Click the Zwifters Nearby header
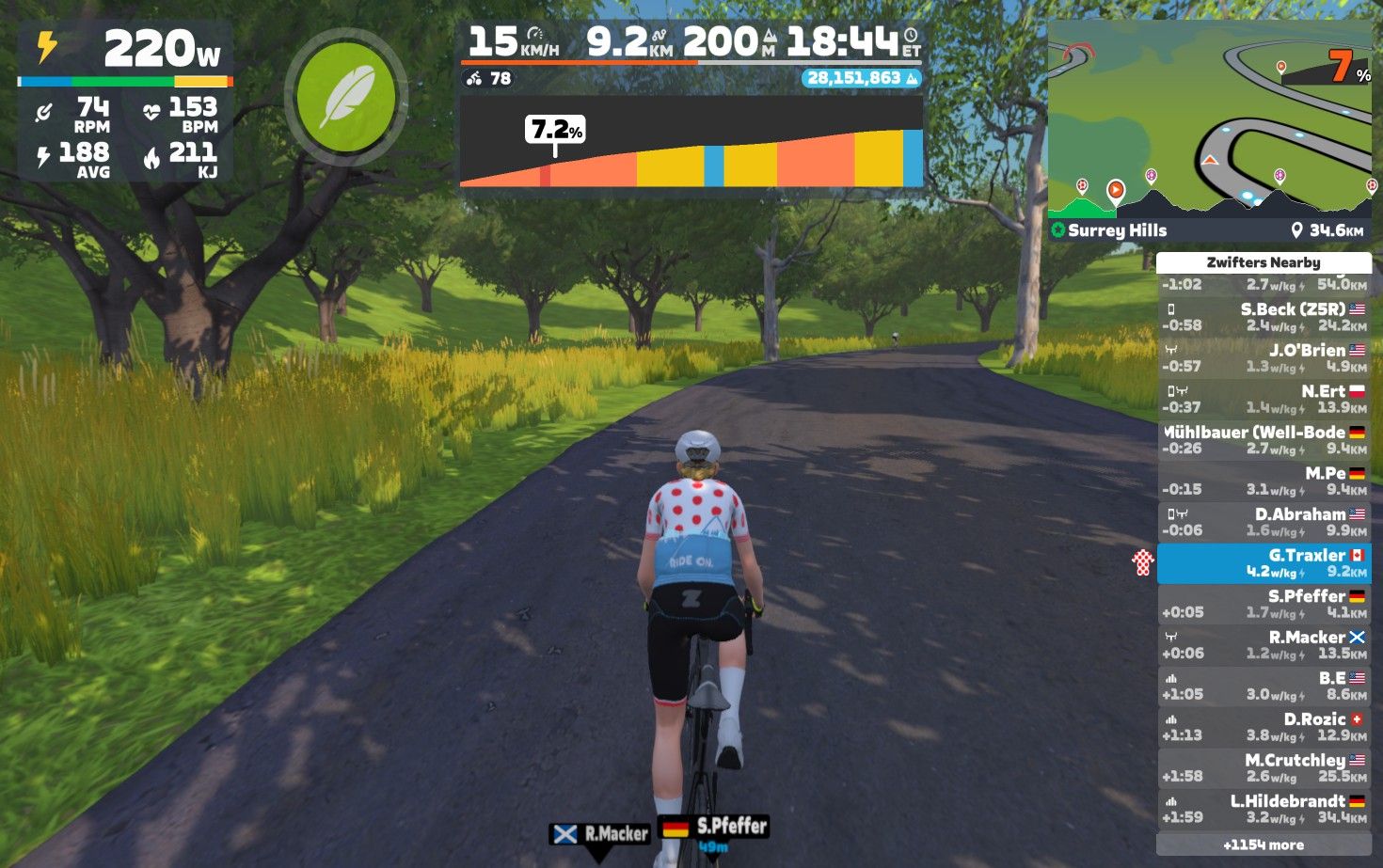 (x=1264, y=262)
